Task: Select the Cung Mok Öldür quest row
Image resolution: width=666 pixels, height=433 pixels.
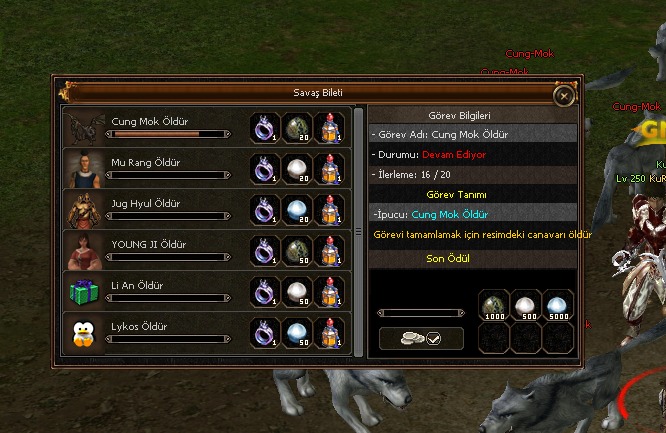Action: click(155, 127)
